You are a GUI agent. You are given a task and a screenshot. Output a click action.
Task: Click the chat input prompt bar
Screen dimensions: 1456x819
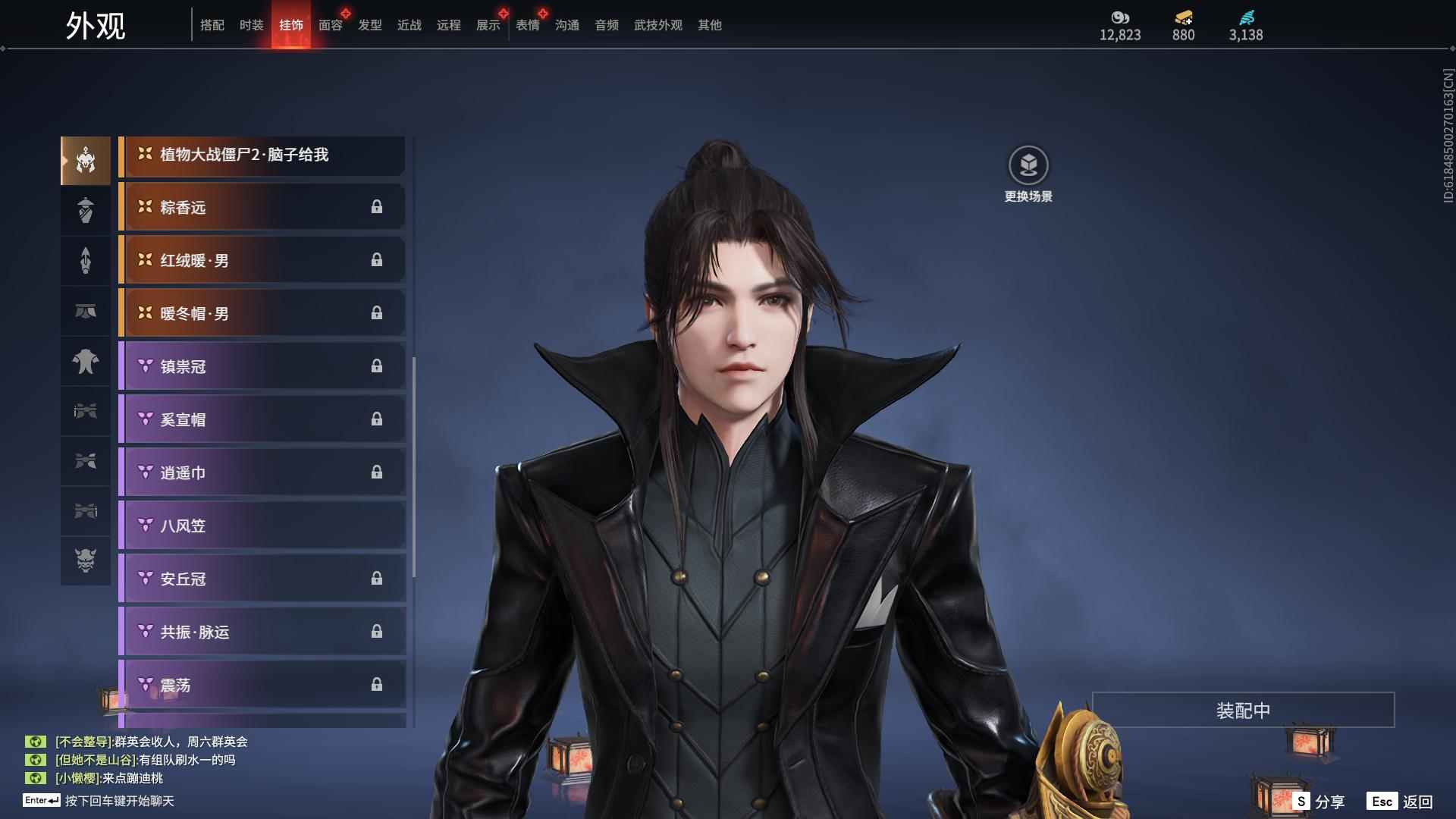pyautogui.click(x=119, y=801)
